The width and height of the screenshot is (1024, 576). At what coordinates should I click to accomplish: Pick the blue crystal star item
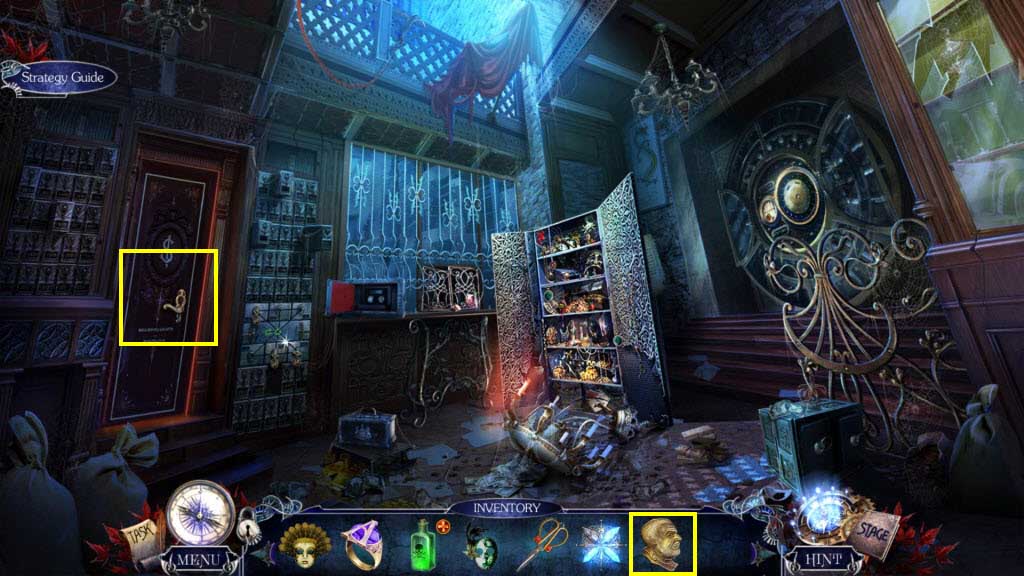click(x=602, y=543)
